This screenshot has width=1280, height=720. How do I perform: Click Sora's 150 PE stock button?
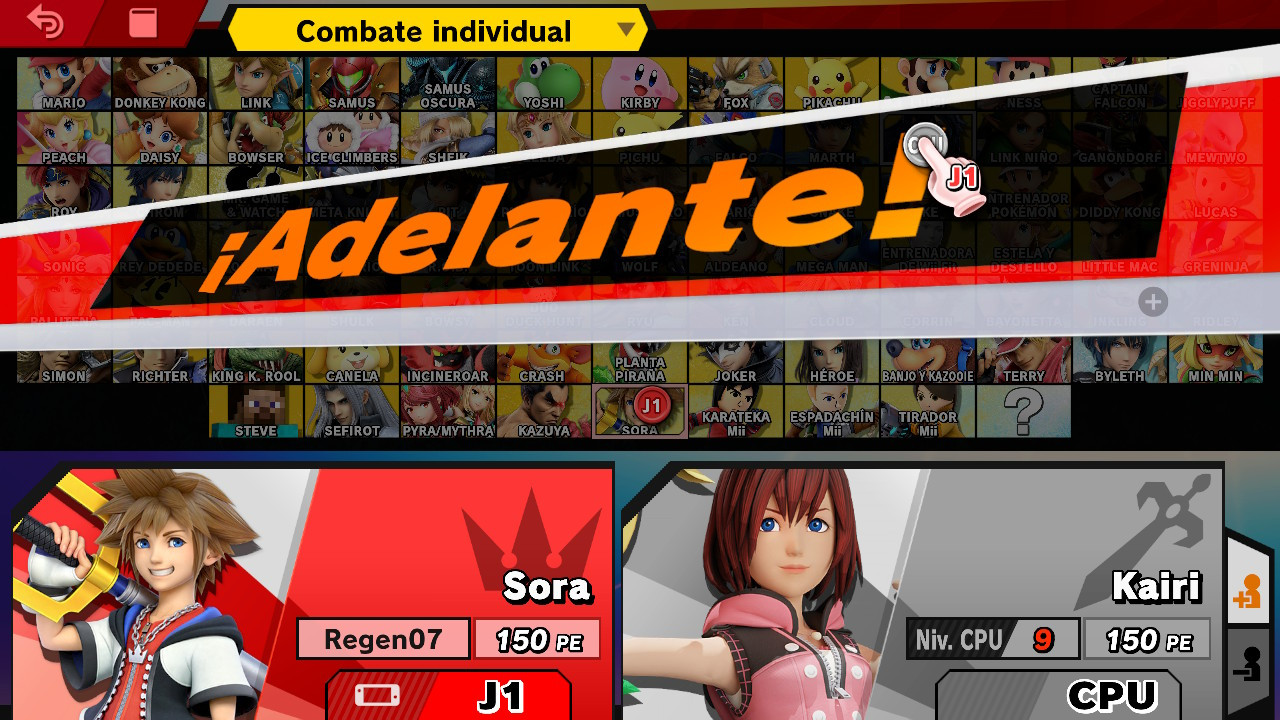(x=538, y=638)
